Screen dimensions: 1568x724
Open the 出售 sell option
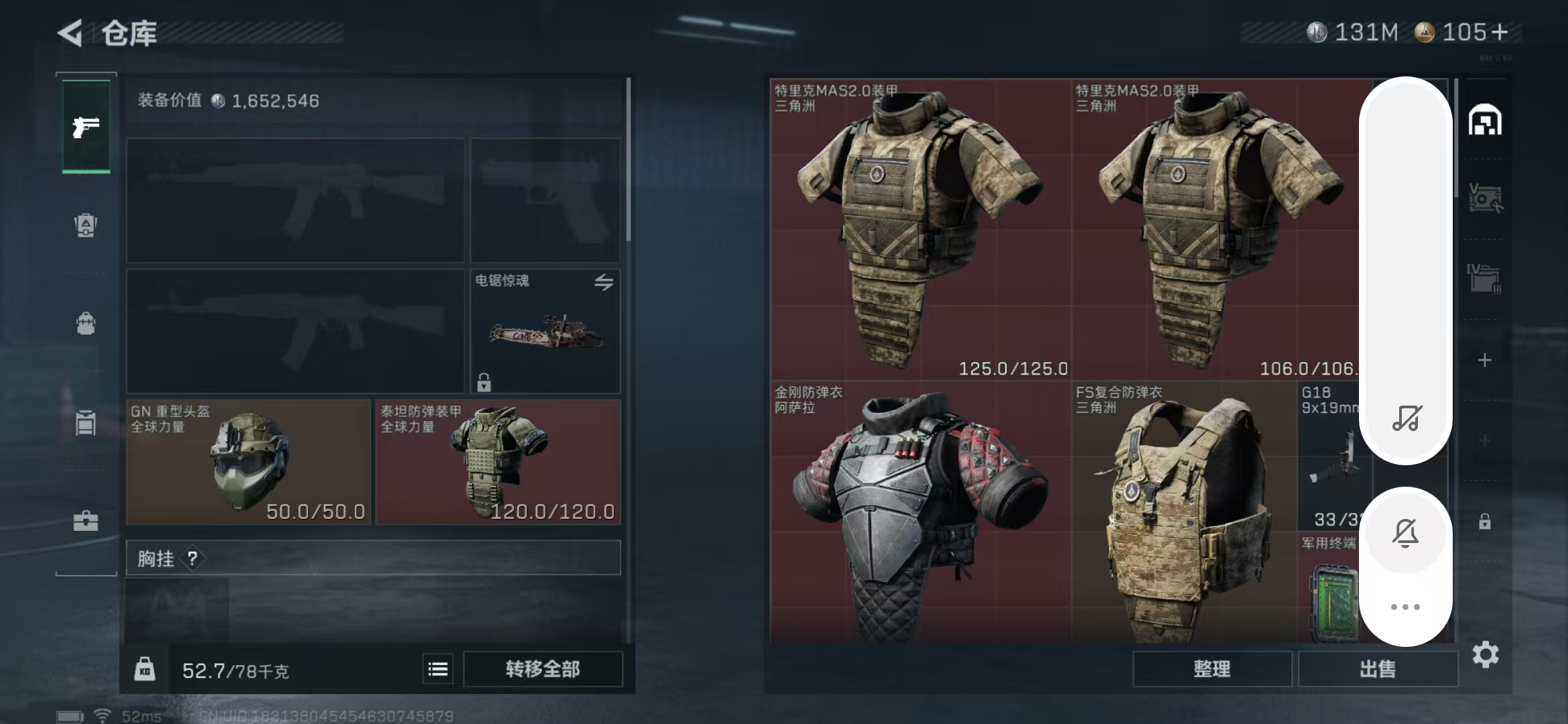pos(1378,669)
